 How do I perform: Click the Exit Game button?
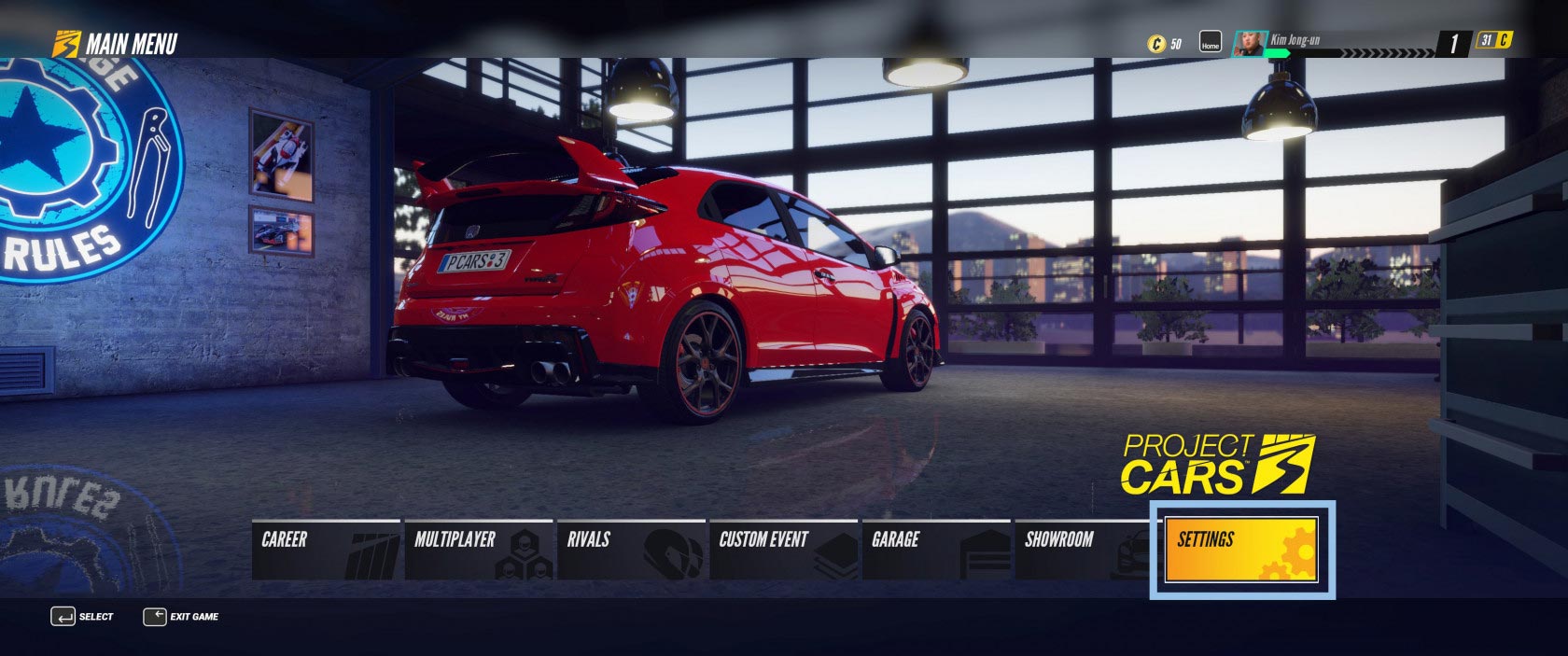(x=181, y=617)
